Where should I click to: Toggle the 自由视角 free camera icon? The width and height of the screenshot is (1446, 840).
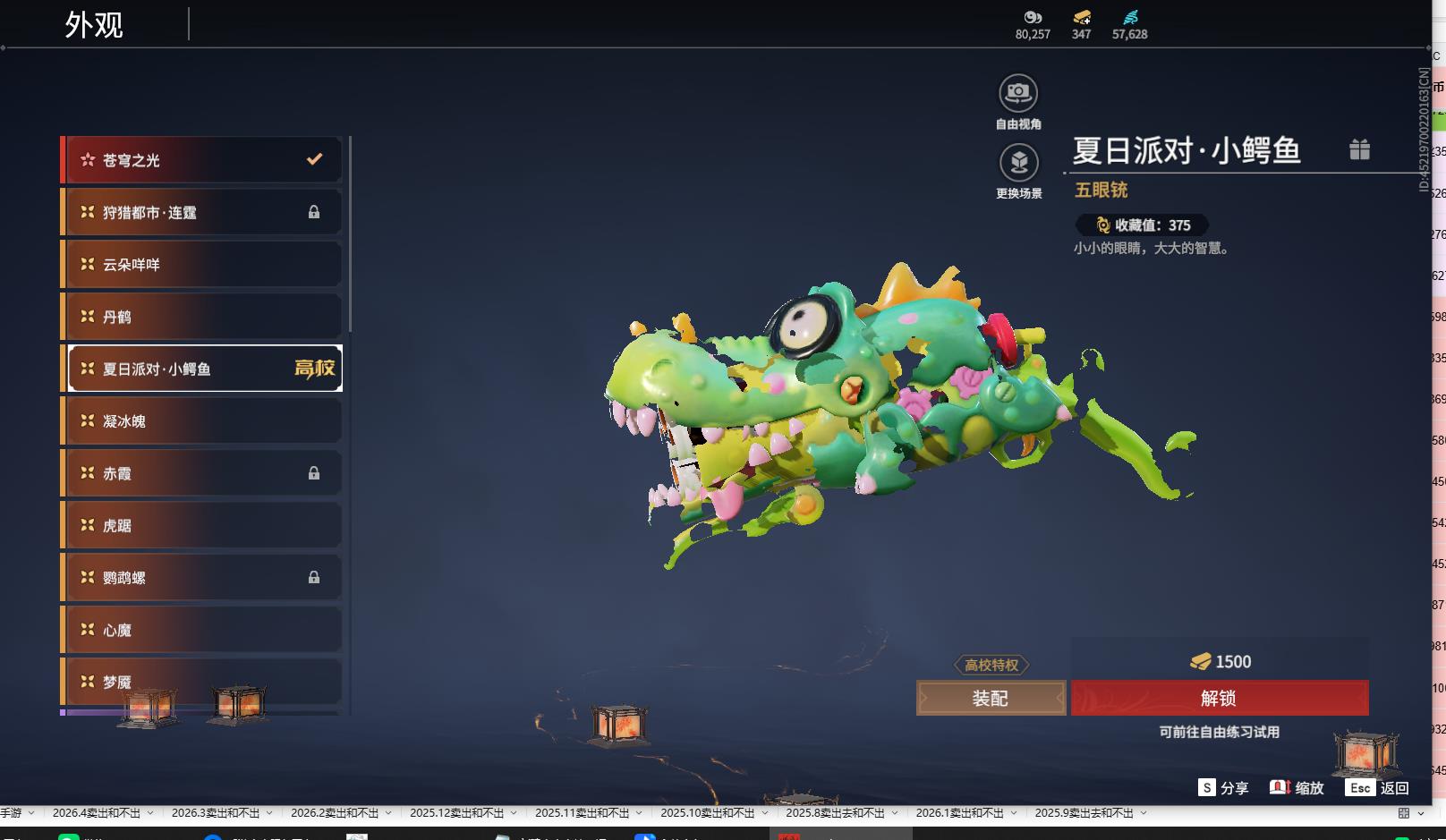coord(1018,93)
